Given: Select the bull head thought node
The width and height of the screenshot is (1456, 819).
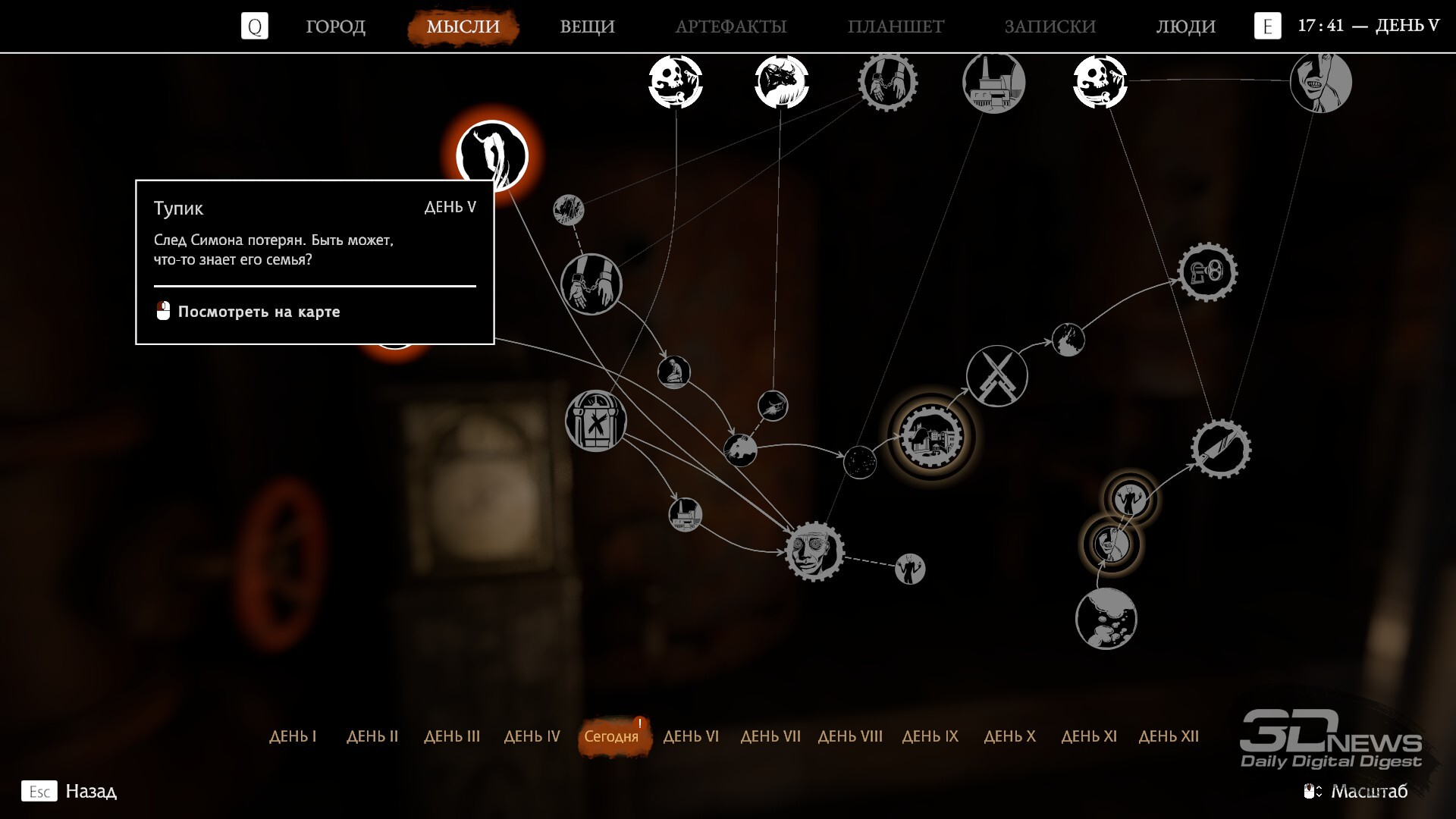Looking at the screenshot, I should click(782, 81).
